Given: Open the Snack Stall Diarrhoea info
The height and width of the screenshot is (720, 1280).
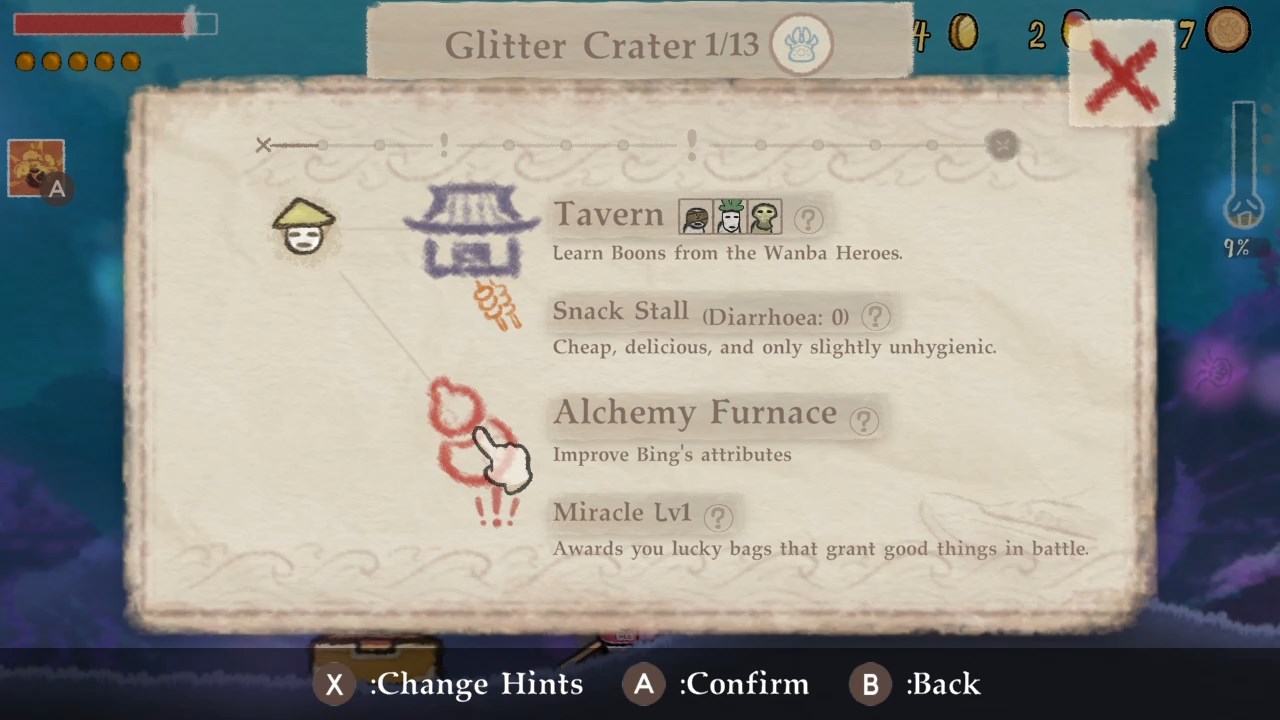Looking at the screenshot, I should [875, 316].
